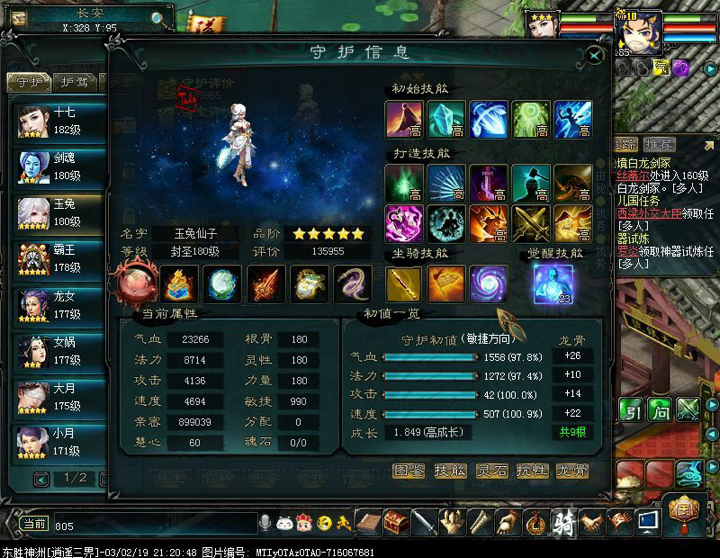Show the 抗性 resistances
This screenshot has height=558, width=720.
[x=531, y=470]
